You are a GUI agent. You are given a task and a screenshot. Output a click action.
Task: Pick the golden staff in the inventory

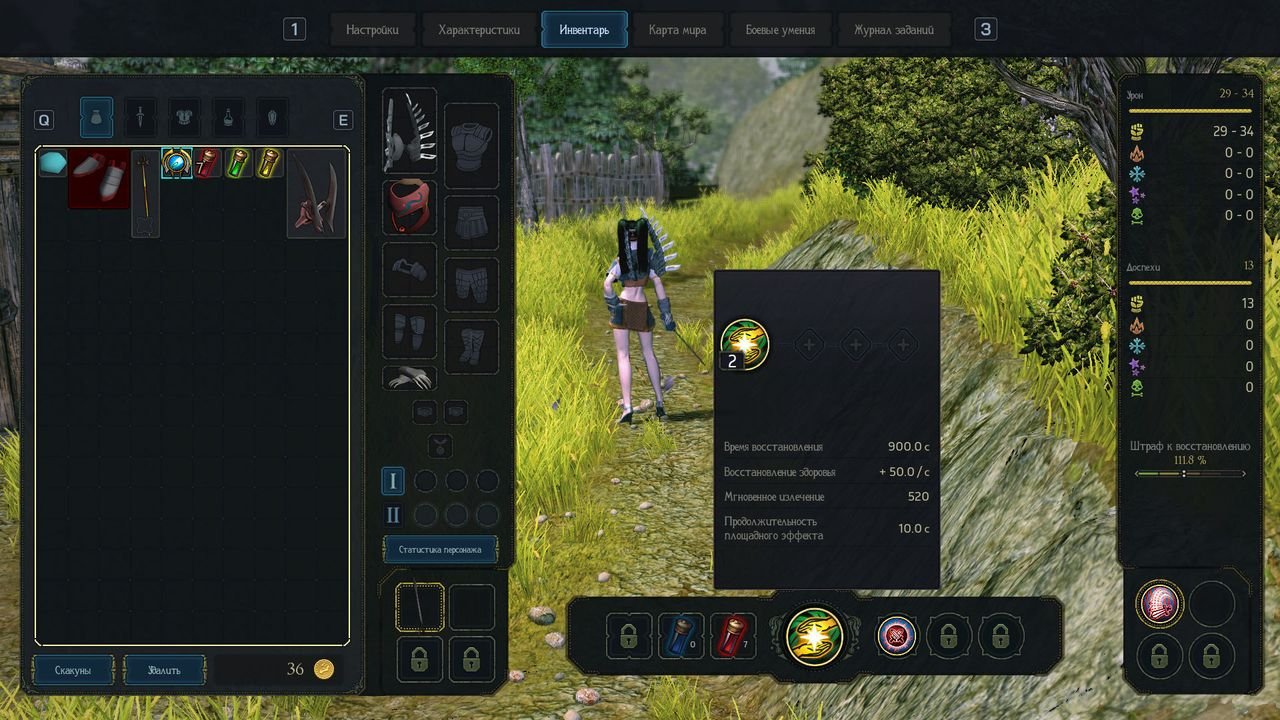click(x=146, y=192)
